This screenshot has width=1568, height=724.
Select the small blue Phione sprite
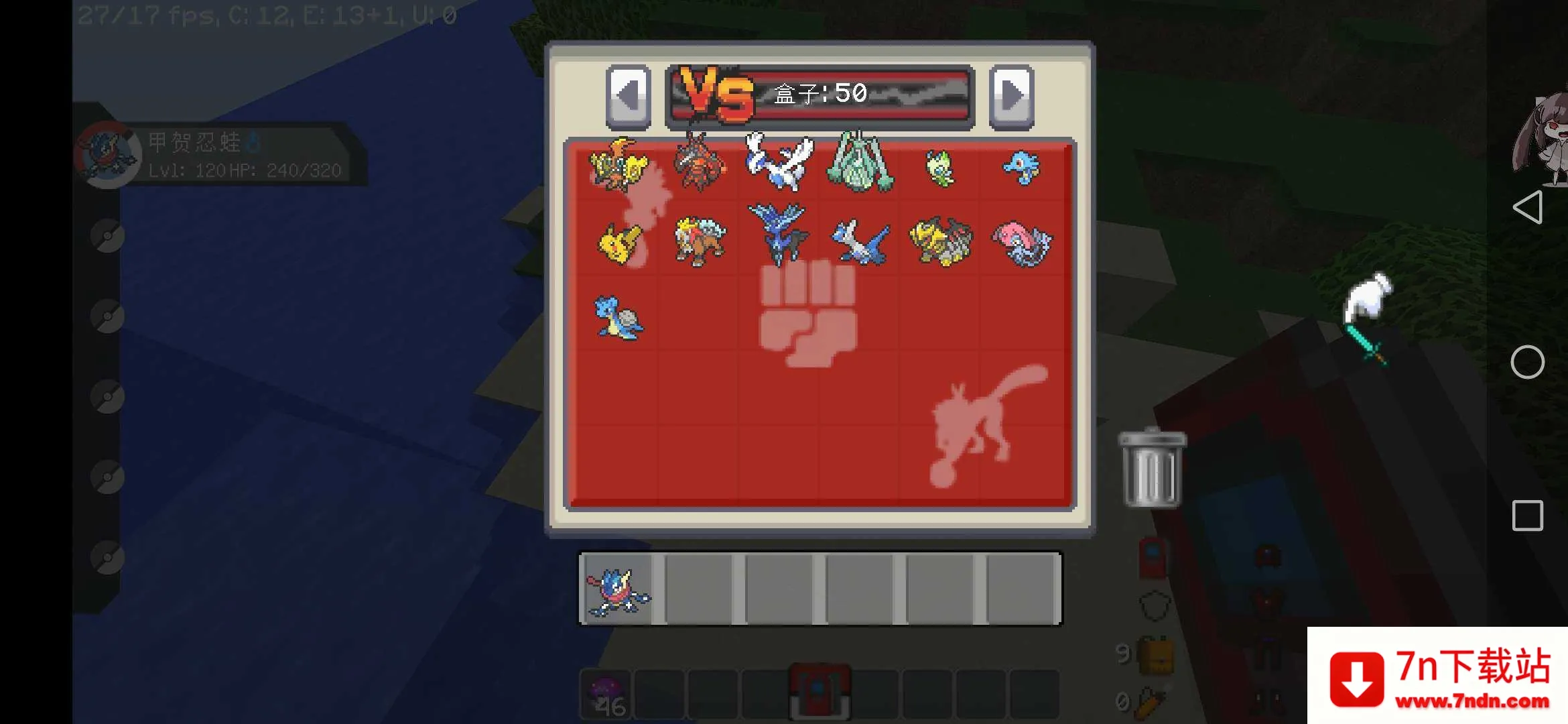coord(1021,168)
